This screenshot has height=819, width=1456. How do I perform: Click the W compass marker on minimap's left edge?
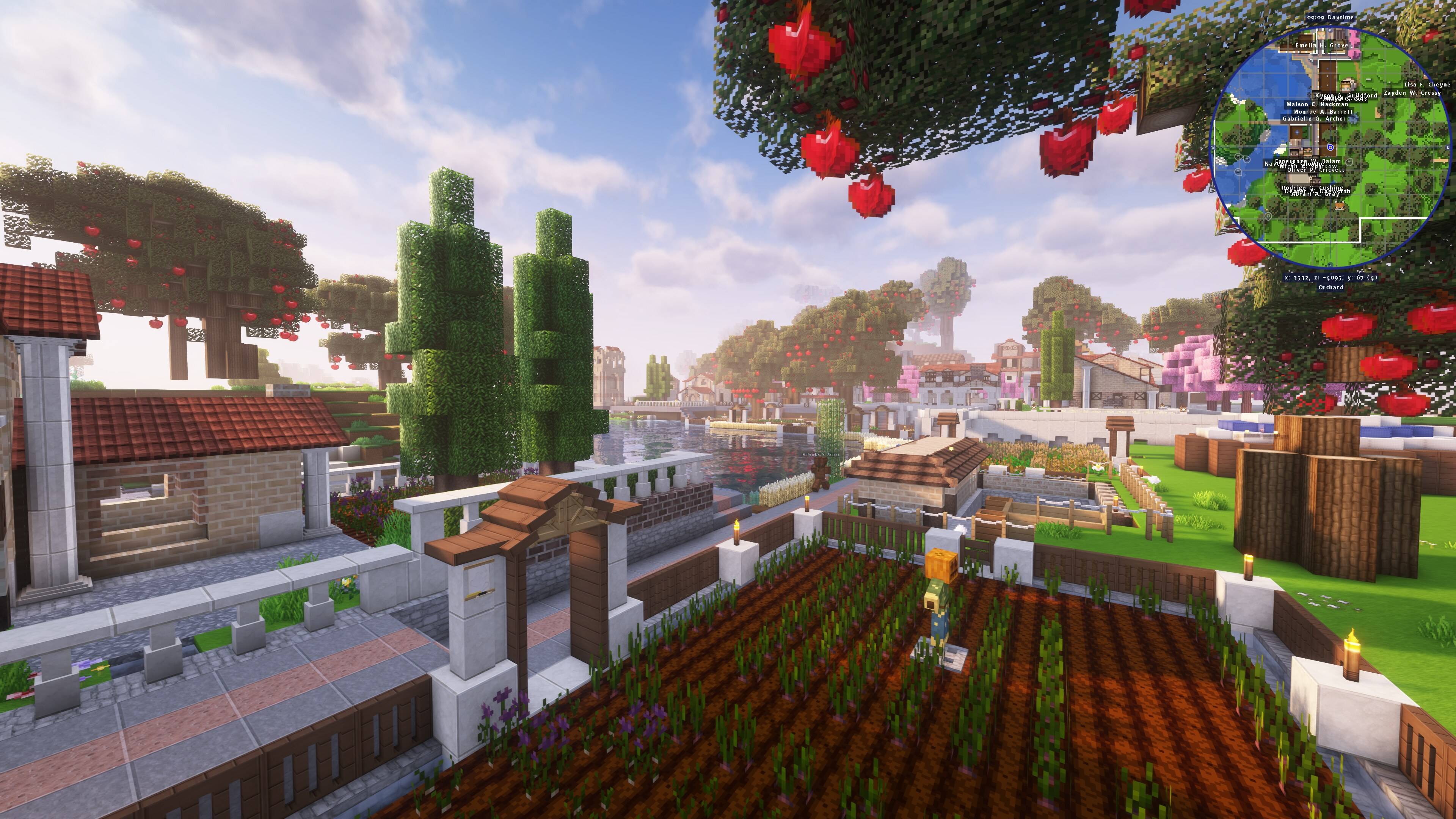tap(1213, 148)
